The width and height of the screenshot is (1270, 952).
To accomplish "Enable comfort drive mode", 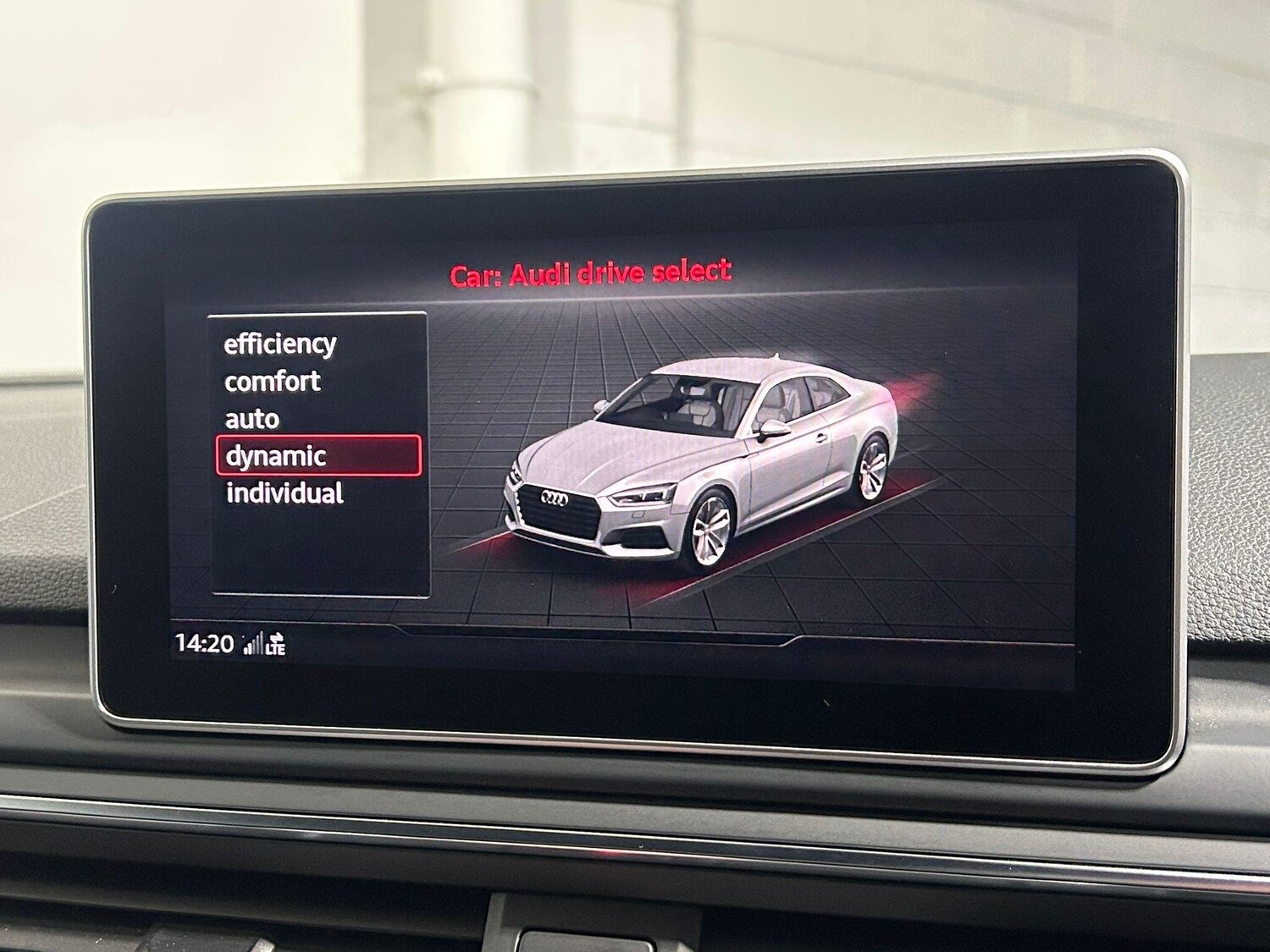I will [271, 381].
